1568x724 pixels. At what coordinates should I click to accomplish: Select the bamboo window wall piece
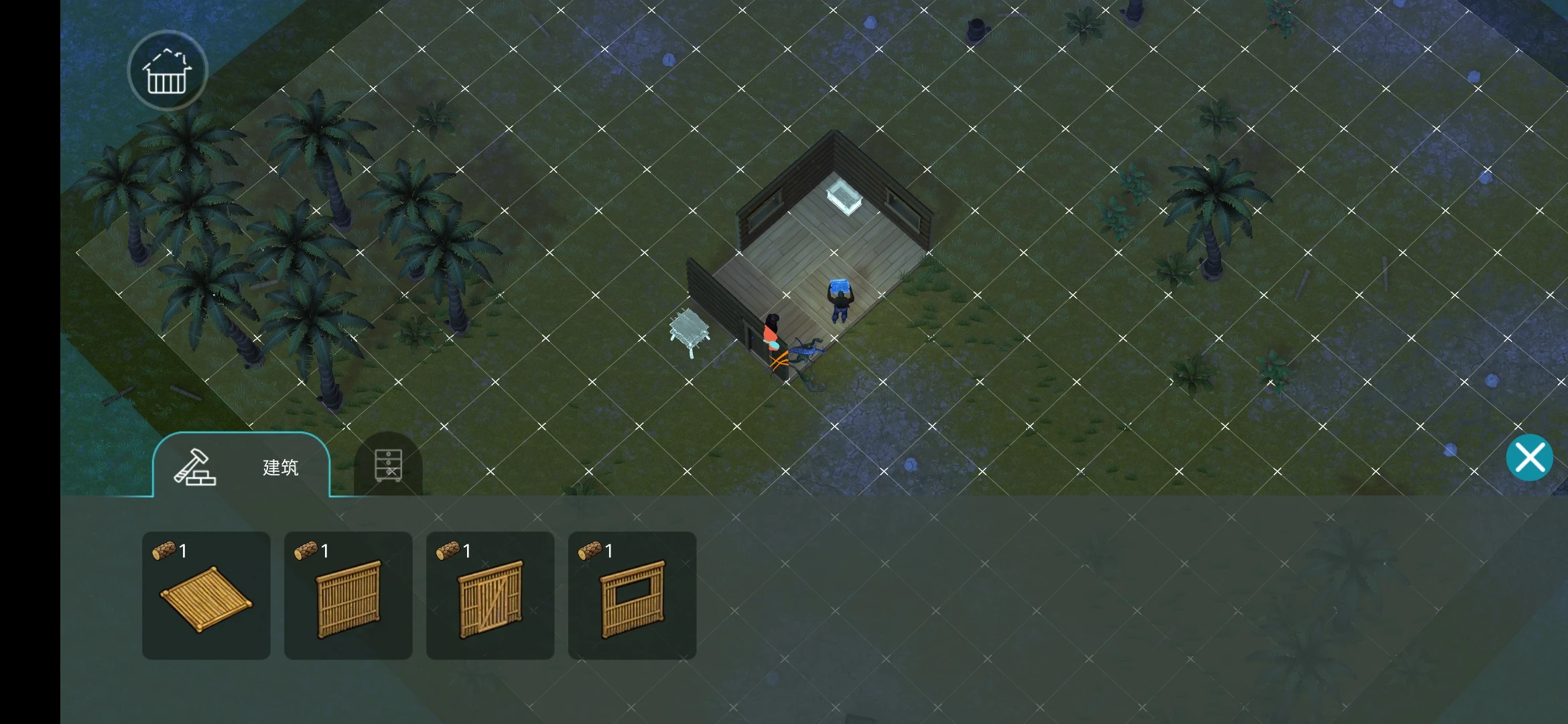[632, 596]
